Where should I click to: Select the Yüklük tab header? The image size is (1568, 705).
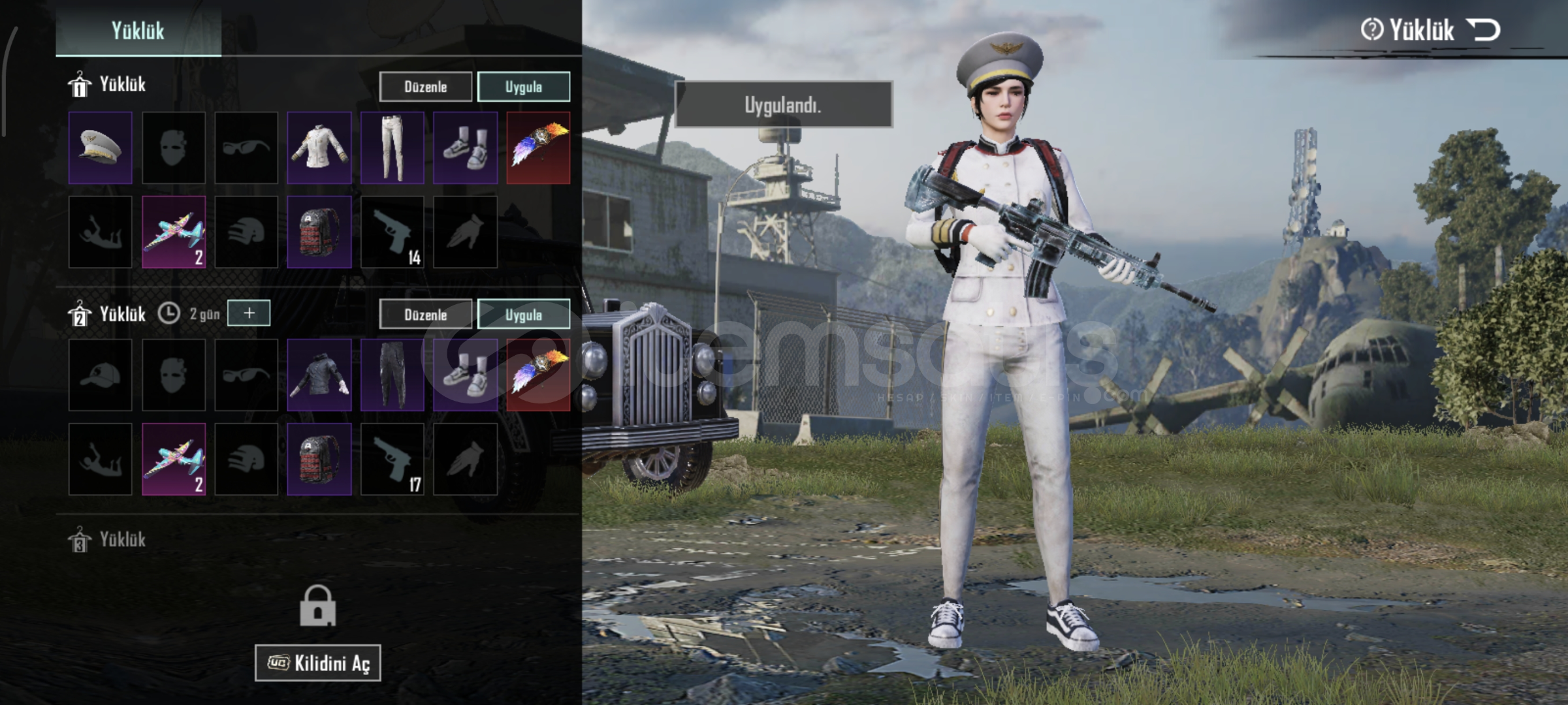(138, 31)
